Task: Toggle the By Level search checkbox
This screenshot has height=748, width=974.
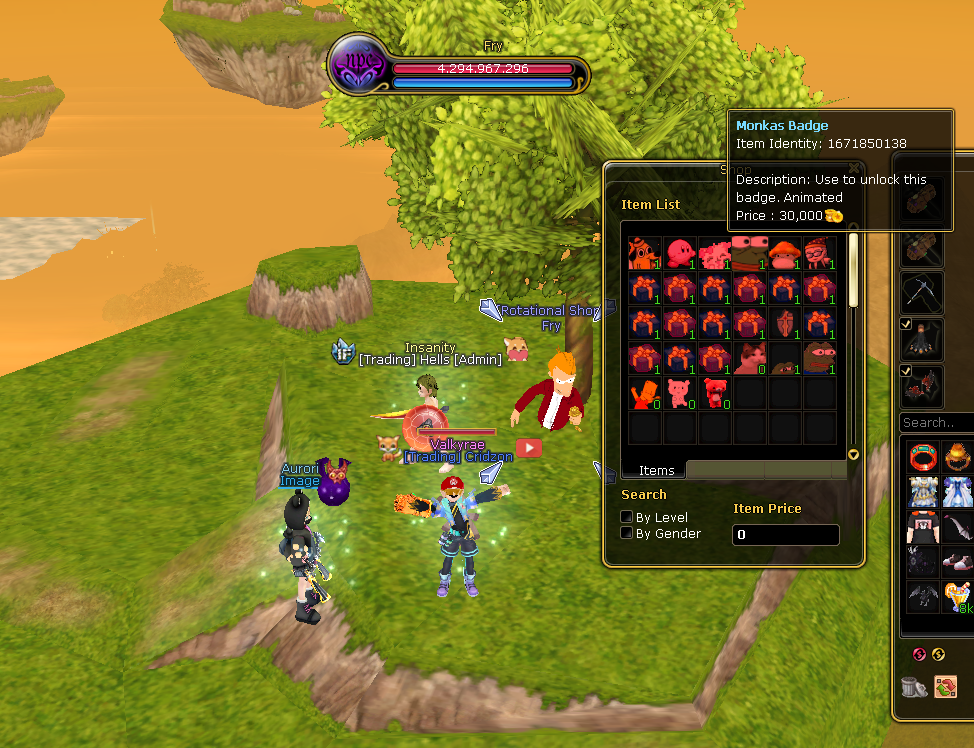Action: 627,517
